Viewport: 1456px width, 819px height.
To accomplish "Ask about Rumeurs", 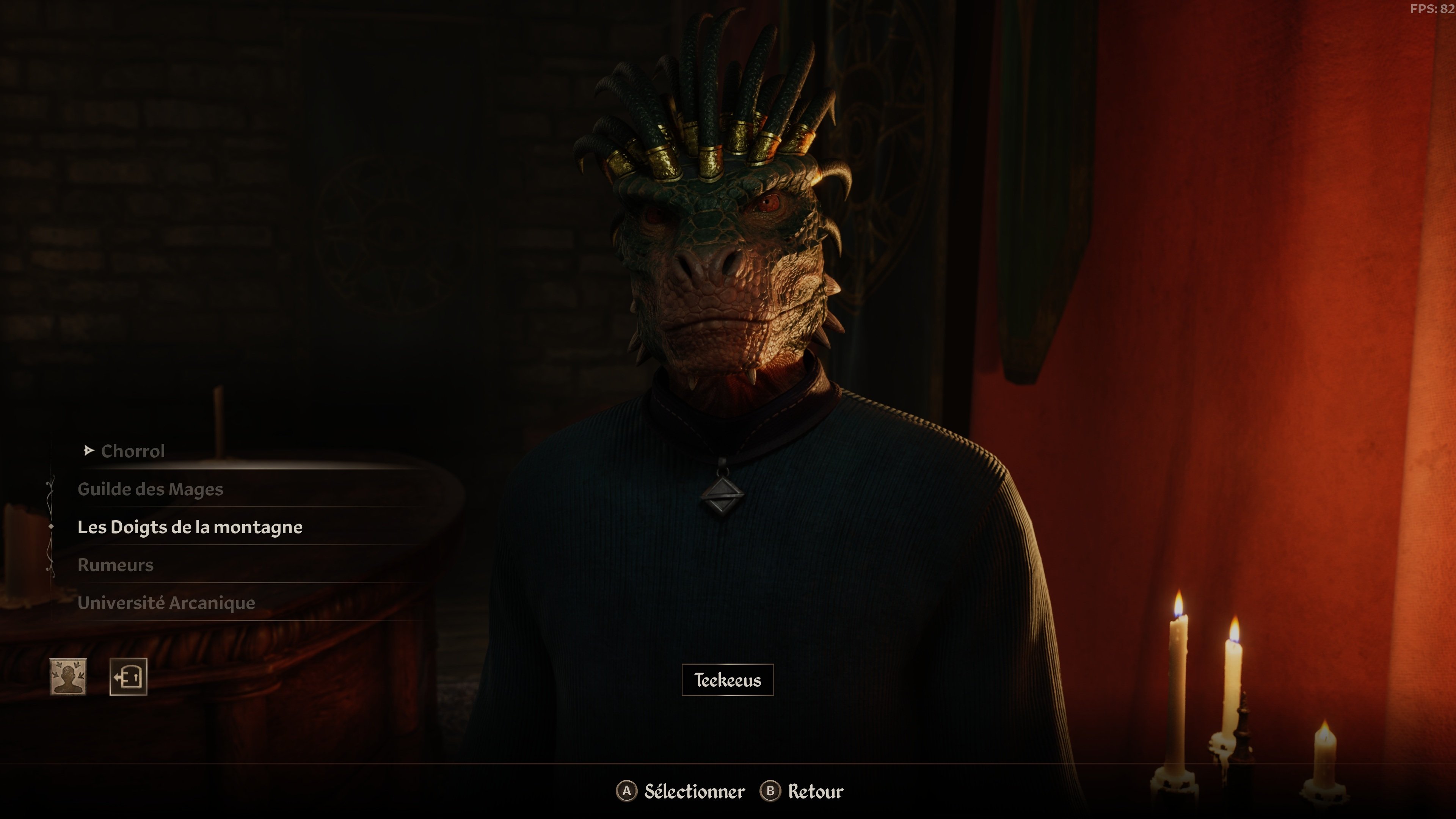I will pos(115,565).
